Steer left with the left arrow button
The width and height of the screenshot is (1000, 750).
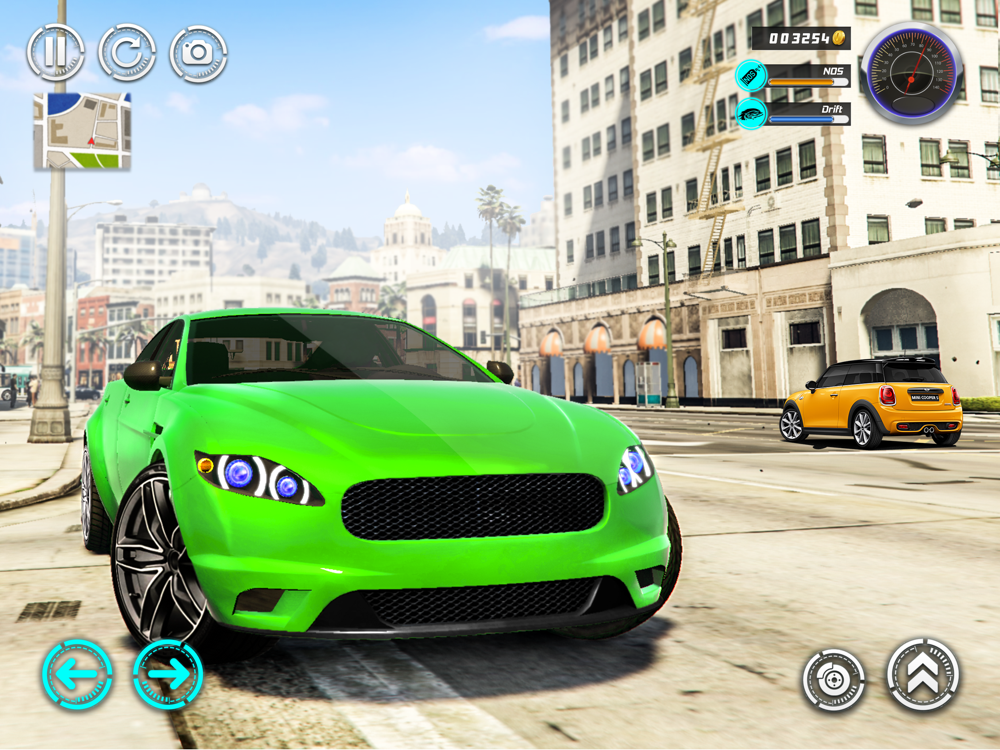77,674
